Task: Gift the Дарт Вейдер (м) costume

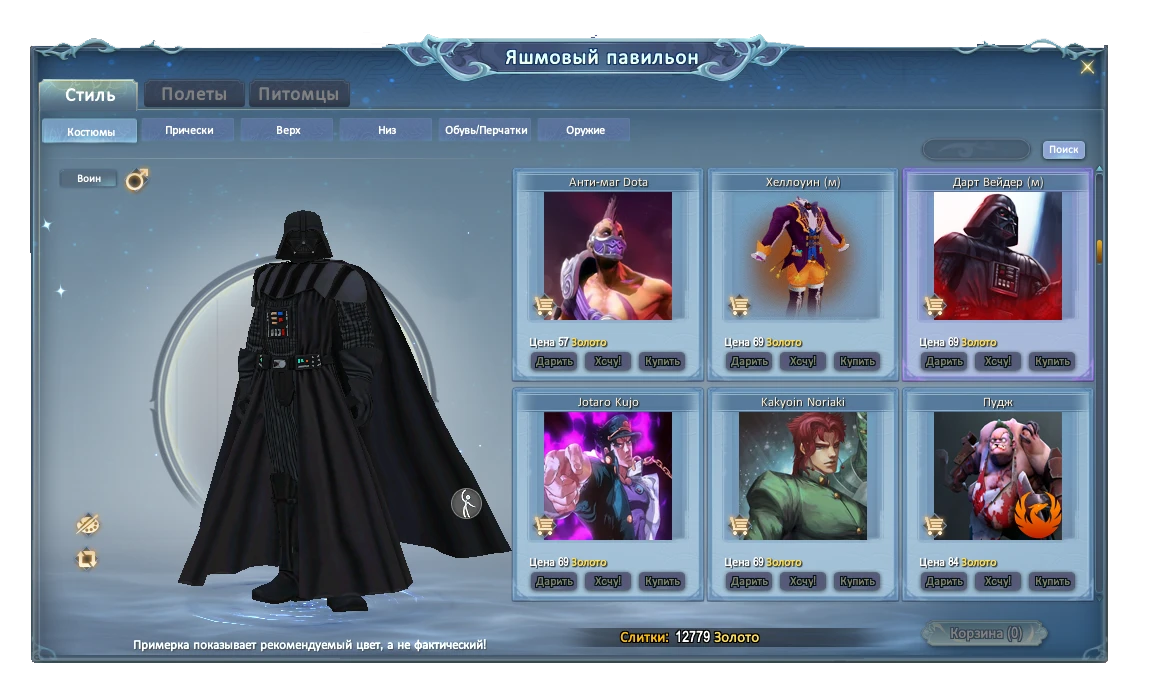Action: click(x=944, y=361)
